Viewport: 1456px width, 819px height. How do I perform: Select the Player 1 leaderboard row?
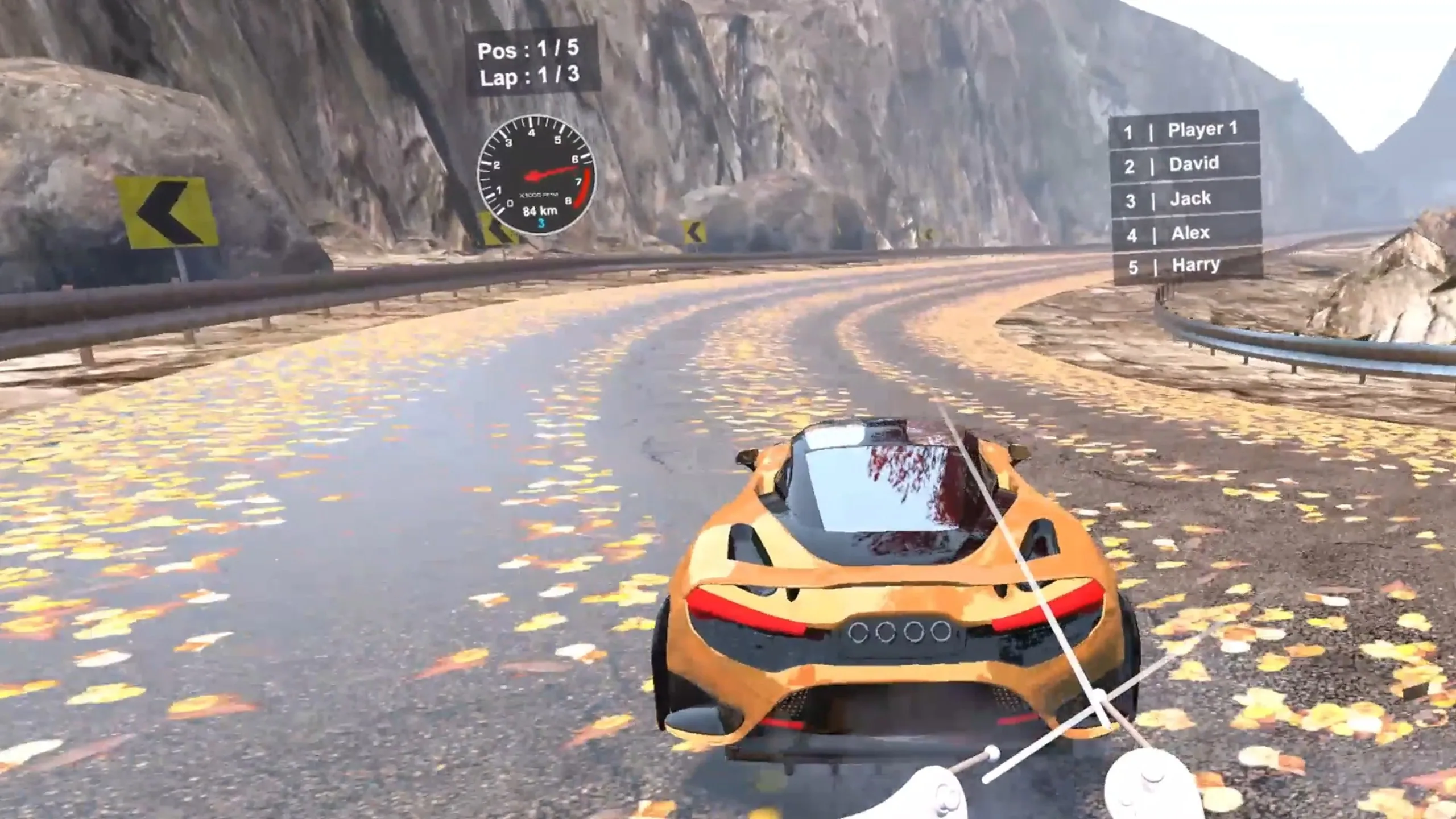pos(1185,131)
